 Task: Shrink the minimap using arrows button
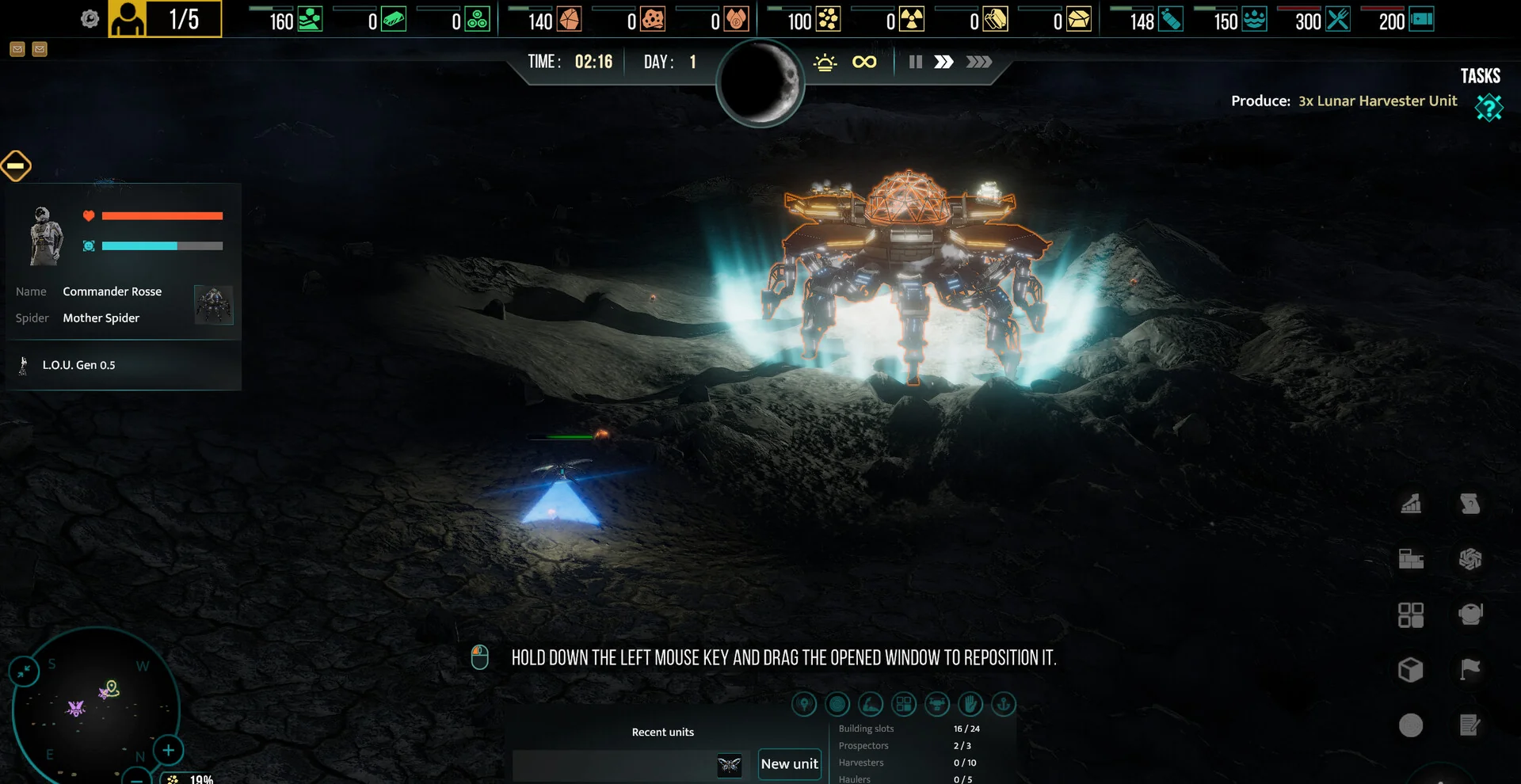(24, 672)
